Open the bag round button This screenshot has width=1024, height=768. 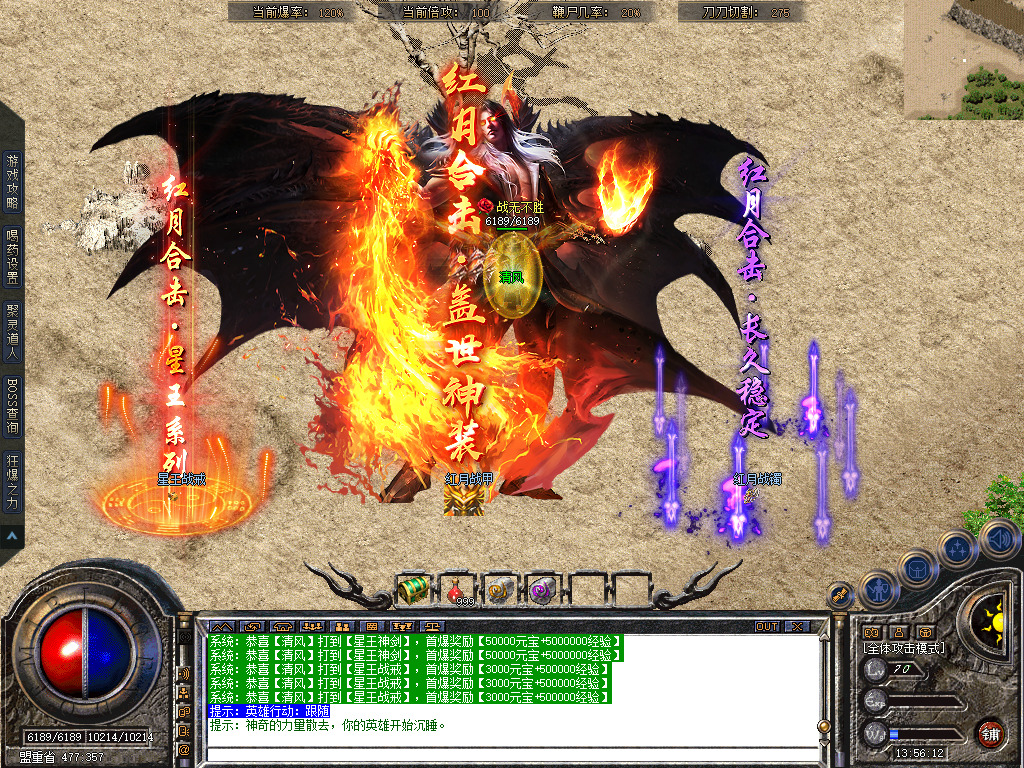[917, 568]
